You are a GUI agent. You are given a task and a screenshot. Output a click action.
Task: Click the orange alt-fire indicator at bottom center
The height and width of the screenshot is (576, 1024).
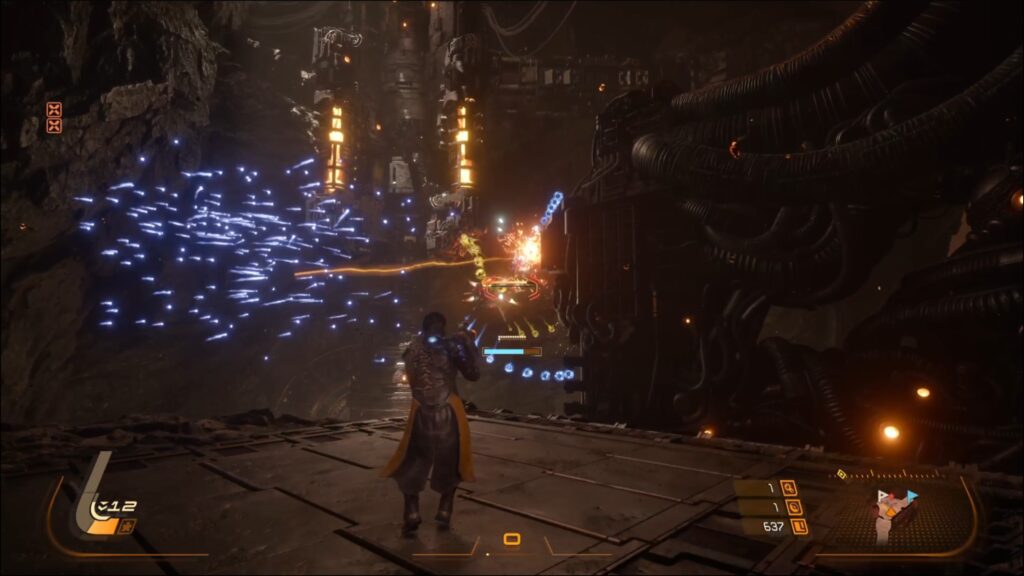(x=512, y=540)
